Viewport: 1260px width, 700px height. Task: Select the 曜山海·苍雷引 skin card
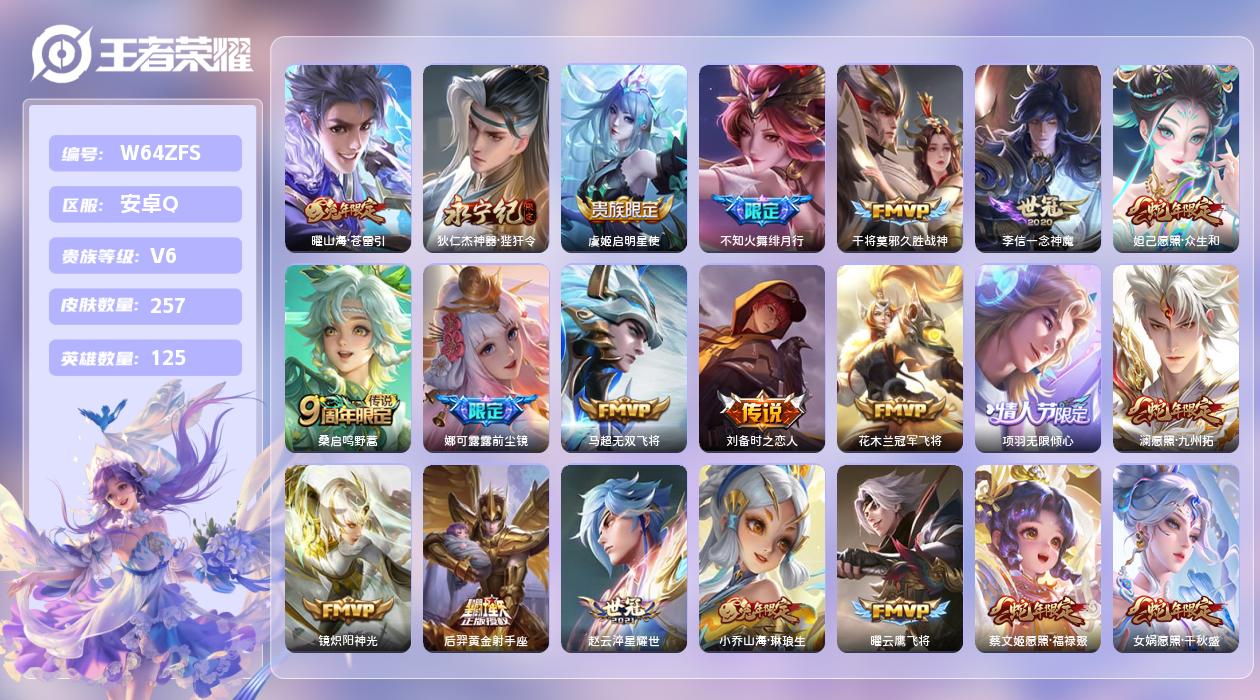348,158
